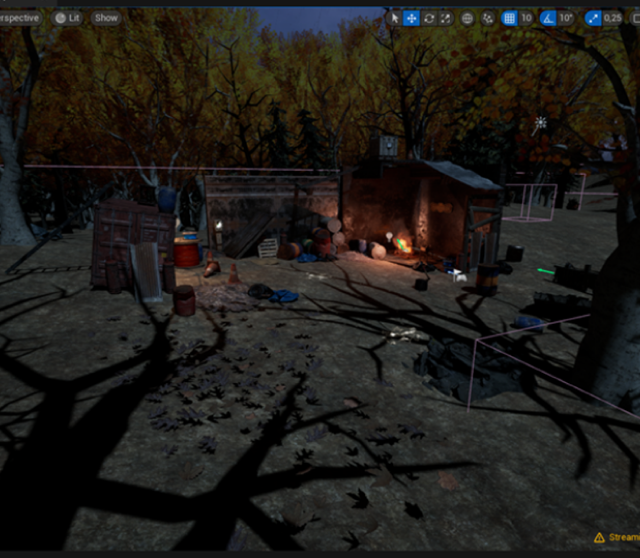This screenshot has width=640, height=558.
Task: Toggle scale snapping icon
Action: pos(593,18)
